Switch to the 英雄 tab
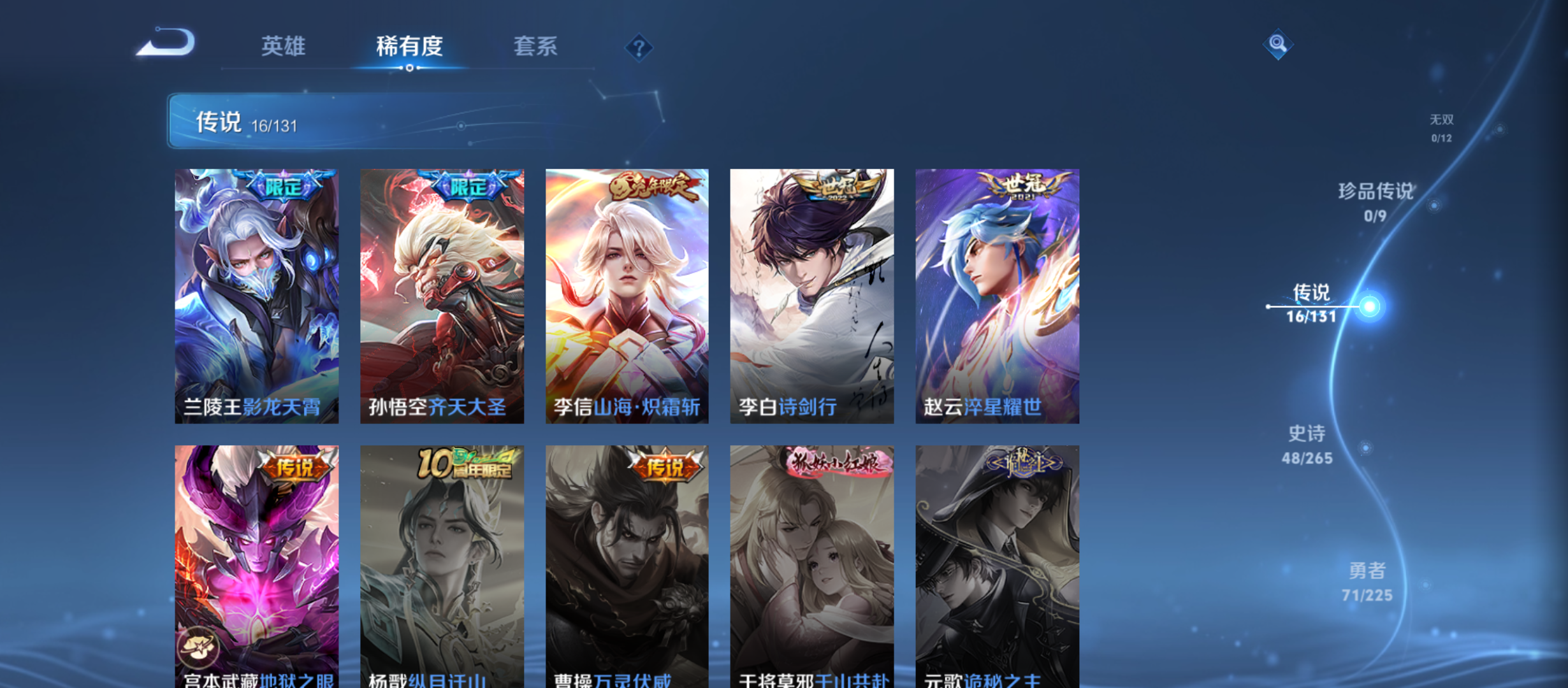 tap(283, 47)
